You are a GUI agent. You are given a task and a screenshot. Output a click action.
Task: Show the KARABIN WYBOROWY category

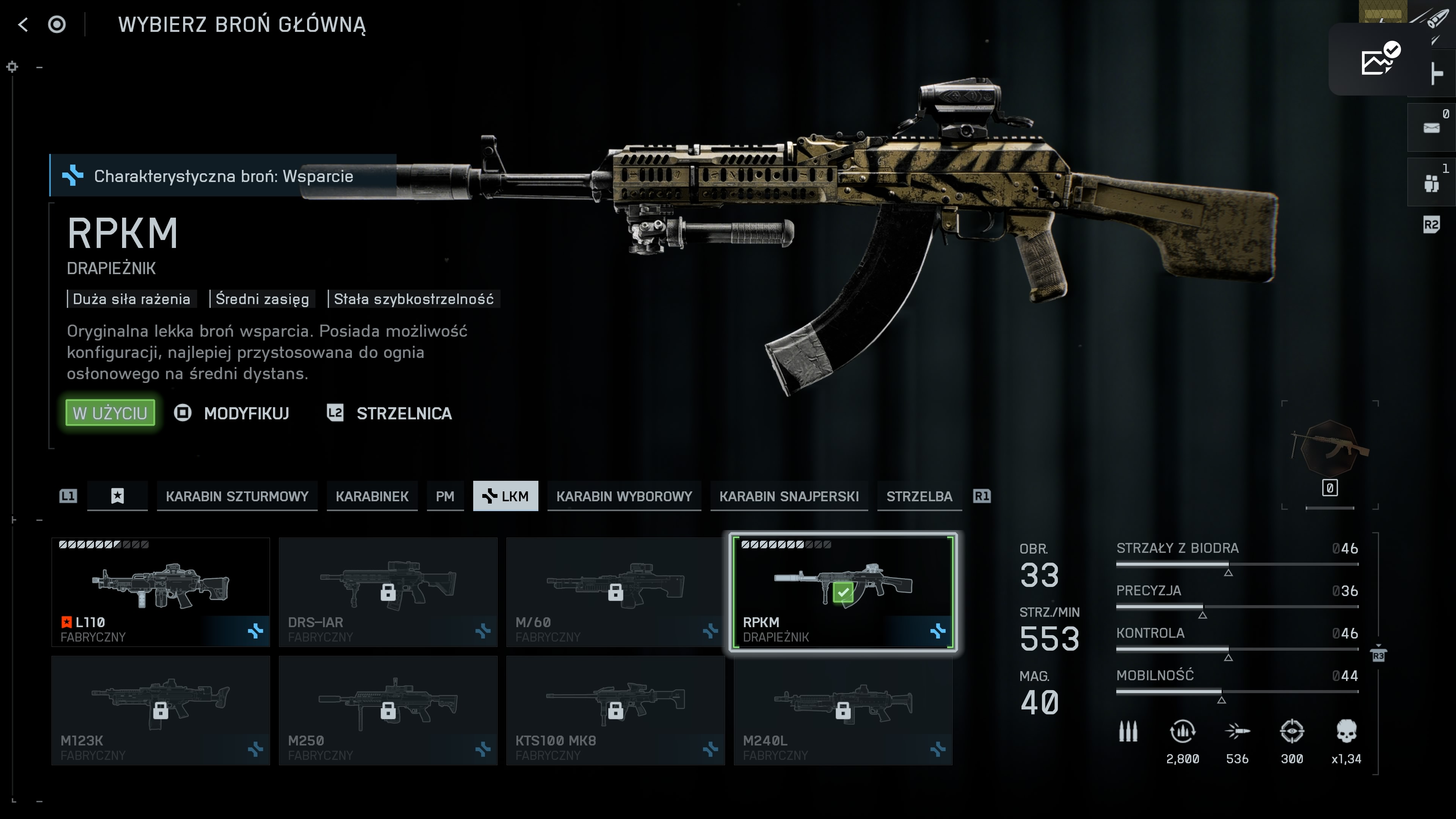click(624, 496)
